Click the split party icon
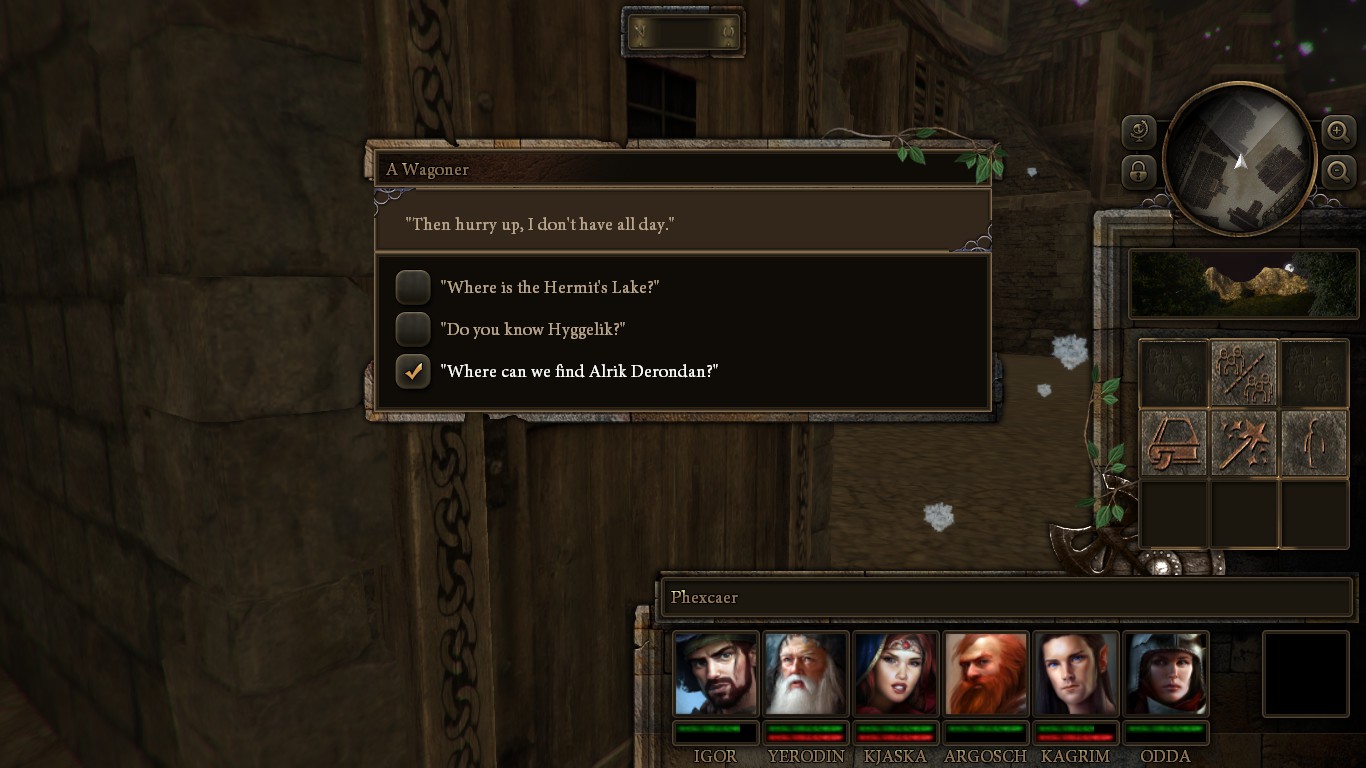The height and width of the screenshot is (768, 1366). (x=1244, y=373)
